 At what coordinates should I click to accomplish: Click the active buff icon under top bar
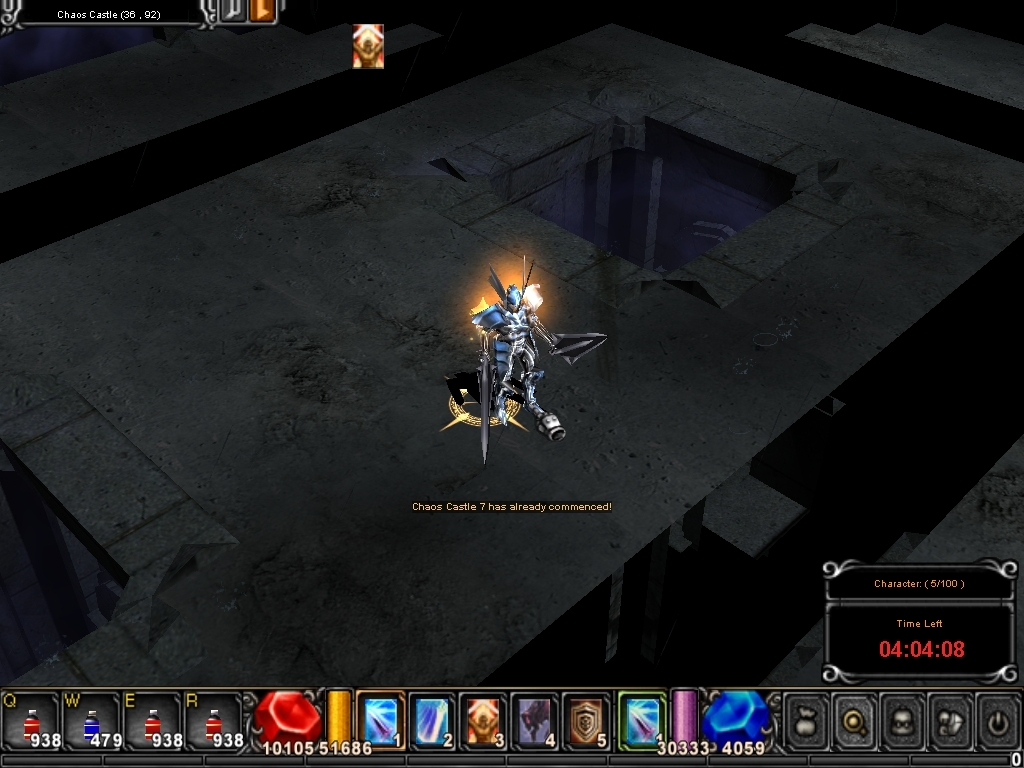(368, 47)
